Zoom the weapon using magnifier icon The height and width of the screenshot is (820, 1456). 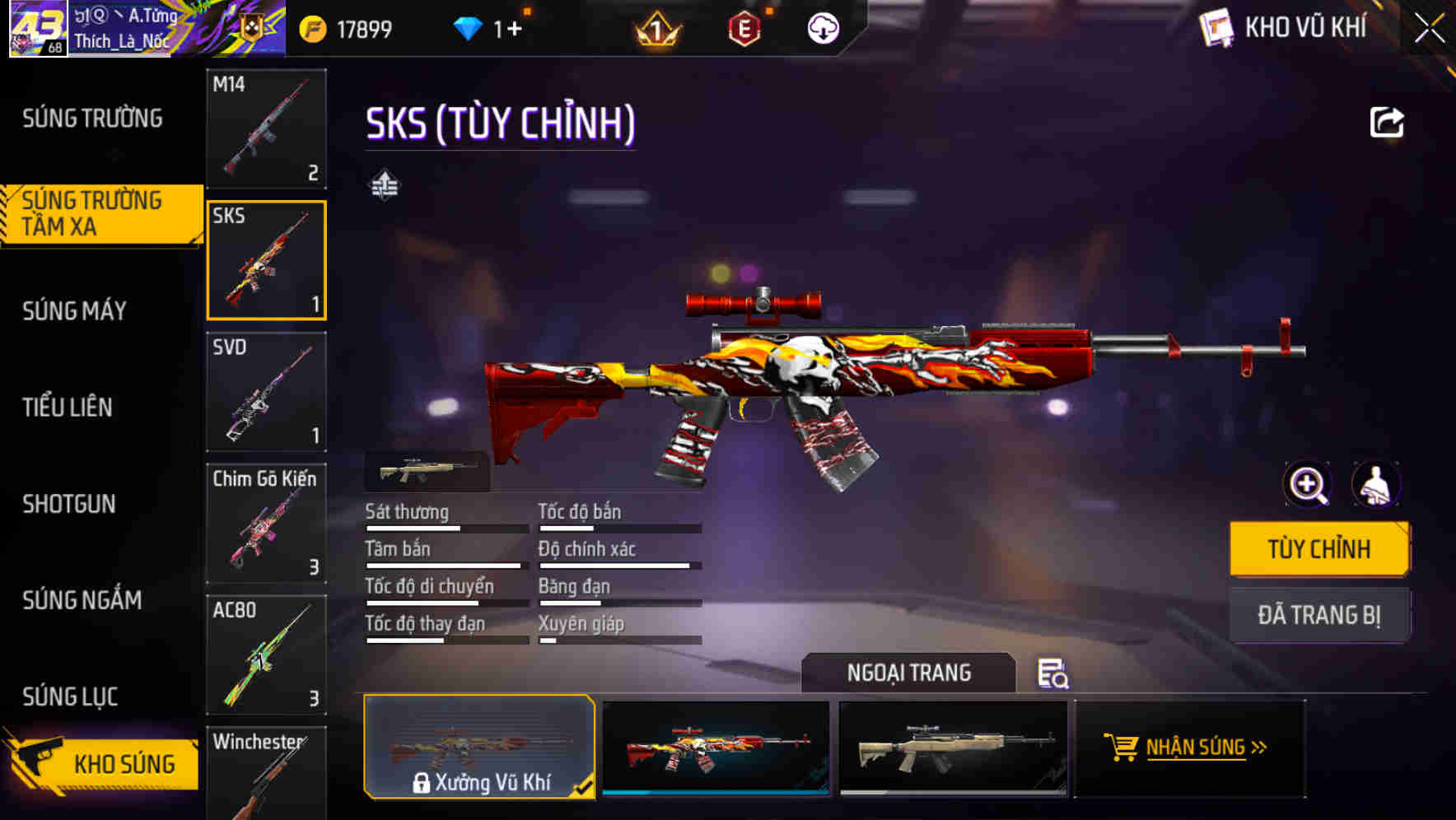point(1307,485)
